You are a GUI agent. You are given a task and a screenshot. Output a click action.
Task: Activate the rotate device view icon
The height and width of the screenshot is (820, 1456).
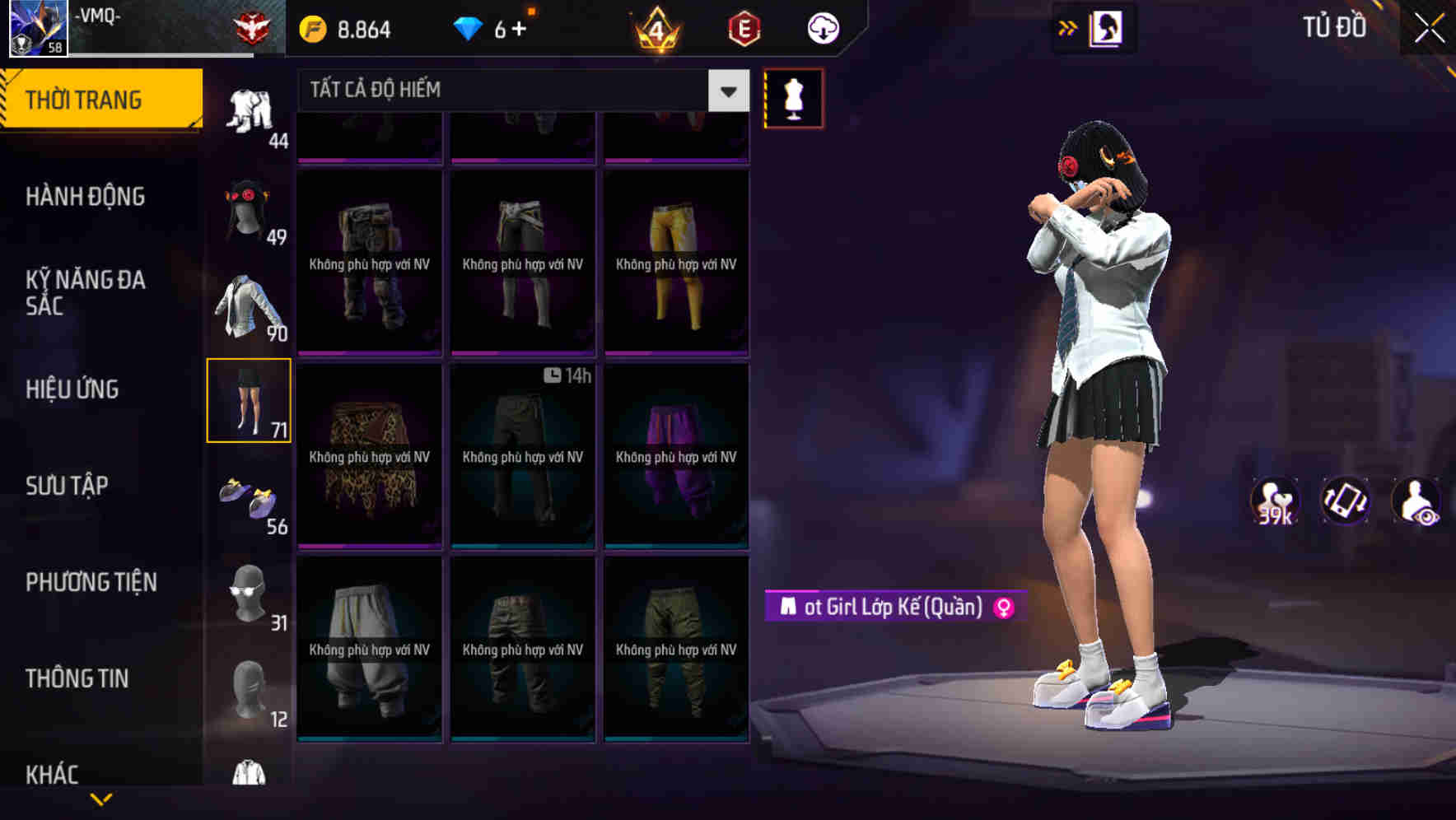[x=1346, y=501]
